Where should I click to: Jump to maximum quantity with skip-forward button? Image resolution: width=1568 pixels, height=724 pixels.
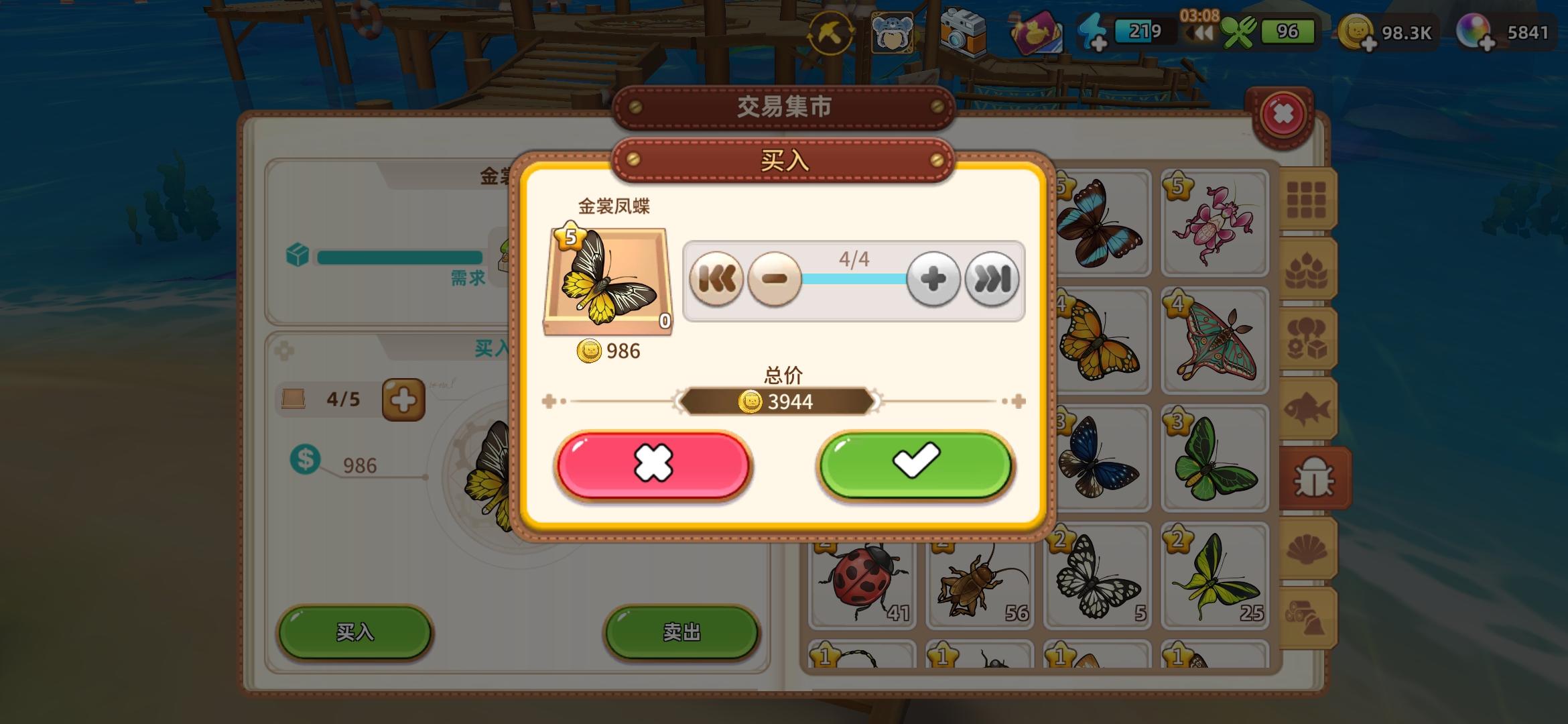tap(993, 280)
